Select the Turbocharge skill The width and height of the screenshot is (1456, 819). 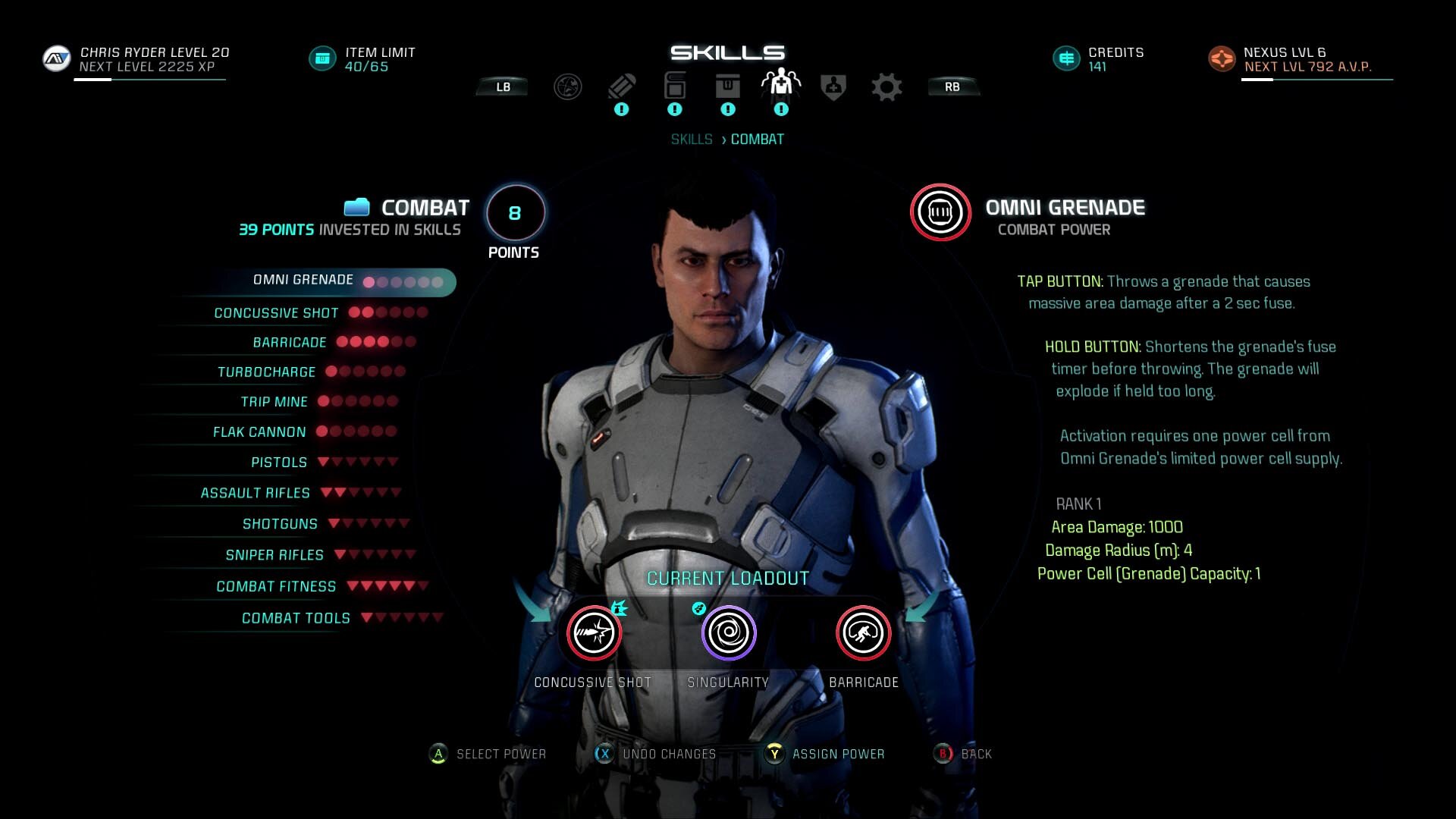coord(266,372)
